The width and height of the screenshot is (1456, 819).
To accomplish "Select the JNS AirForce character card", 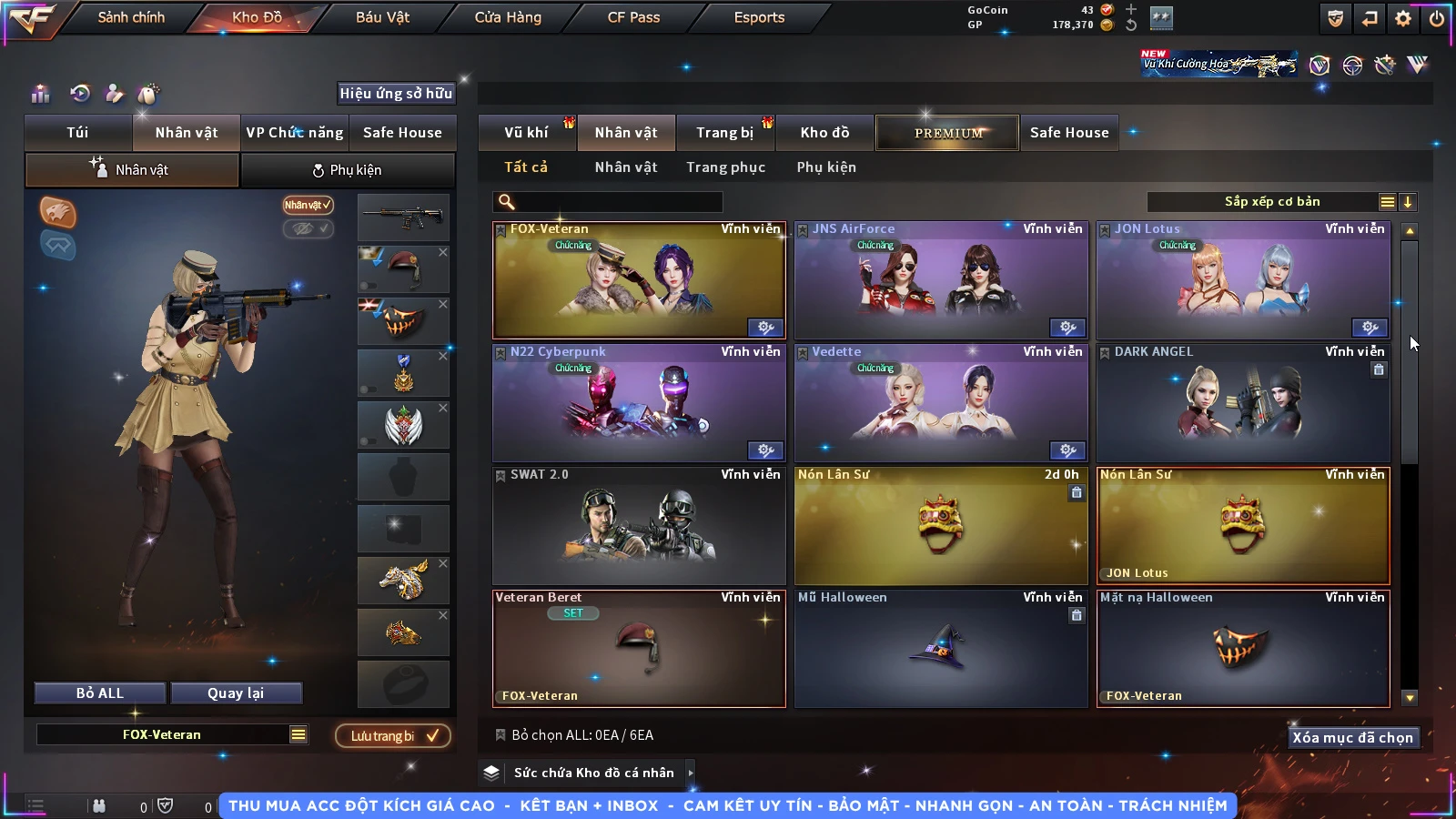I will (x=941, y=280).
